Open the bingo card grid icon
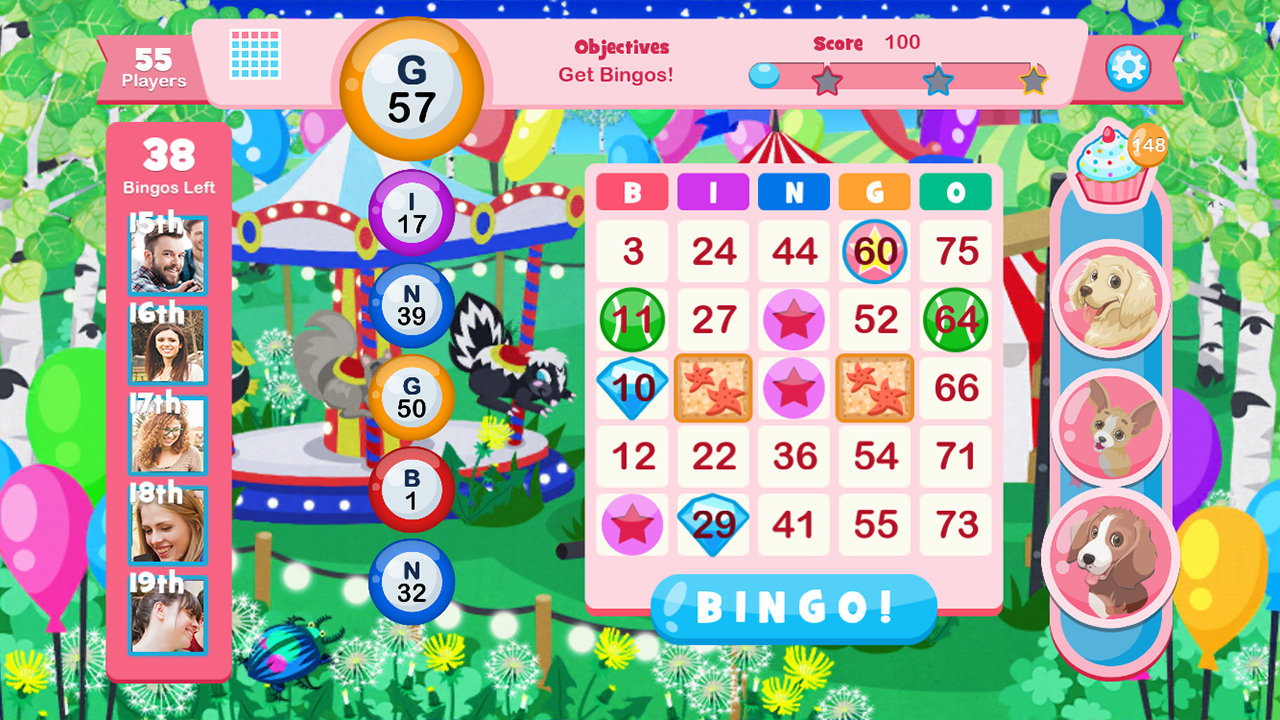The width and height of the screenshot is (1280, 720). click(x=252, y=55)
